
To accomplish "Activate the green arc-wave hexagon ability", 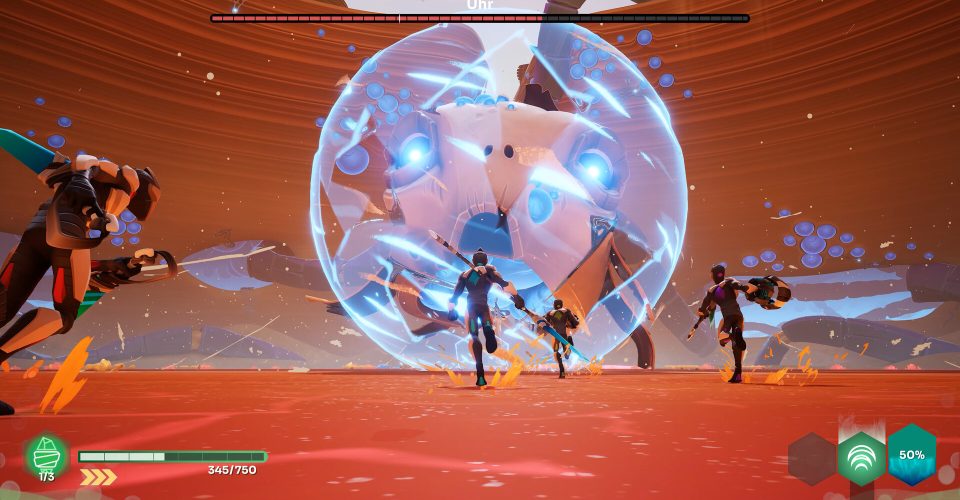I will [x=861, y=459].
